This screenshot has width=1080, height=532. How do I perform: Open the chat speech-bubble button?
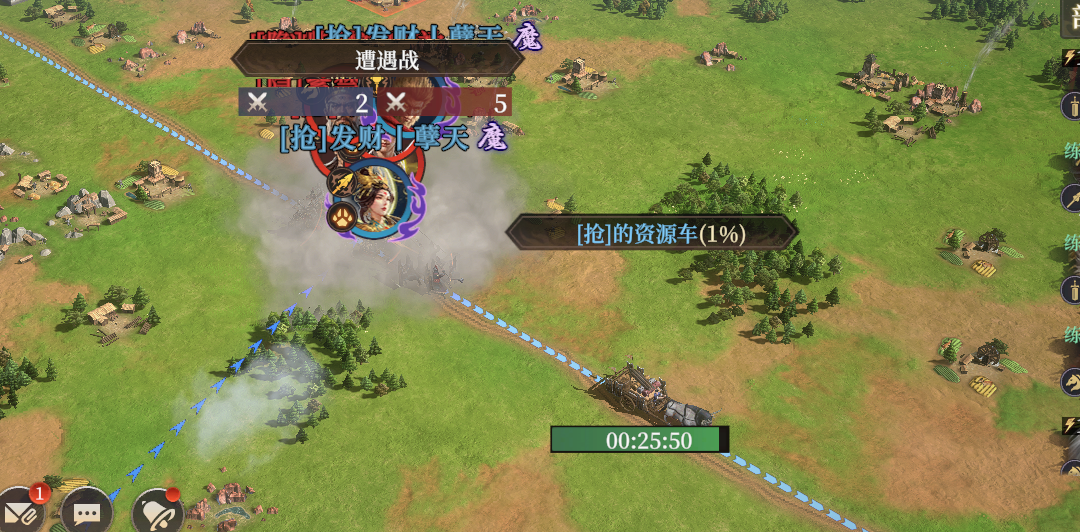pyautogui.click(x=87, y=513)
